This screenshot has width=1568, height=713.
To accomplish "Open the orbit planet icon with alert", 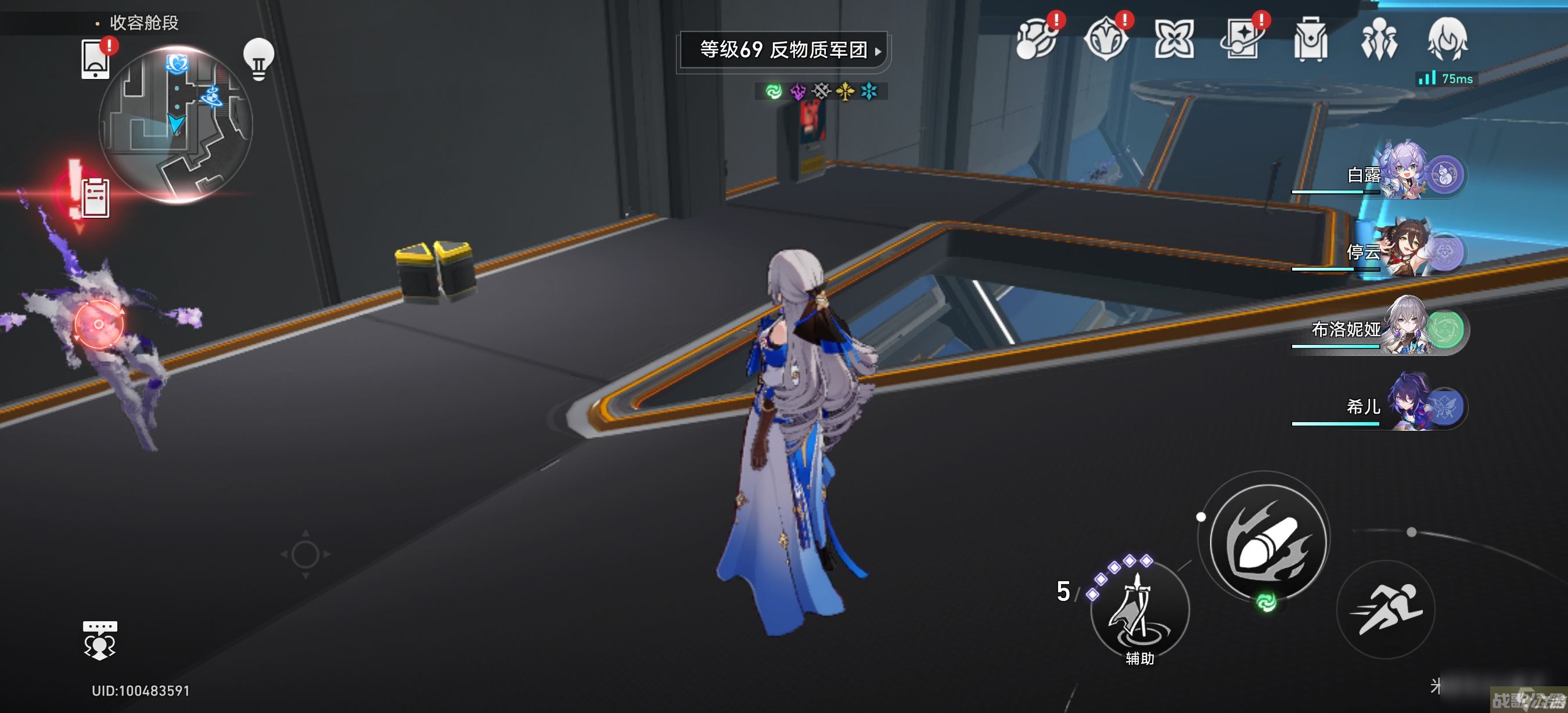I will click(x=1037, y=39).
